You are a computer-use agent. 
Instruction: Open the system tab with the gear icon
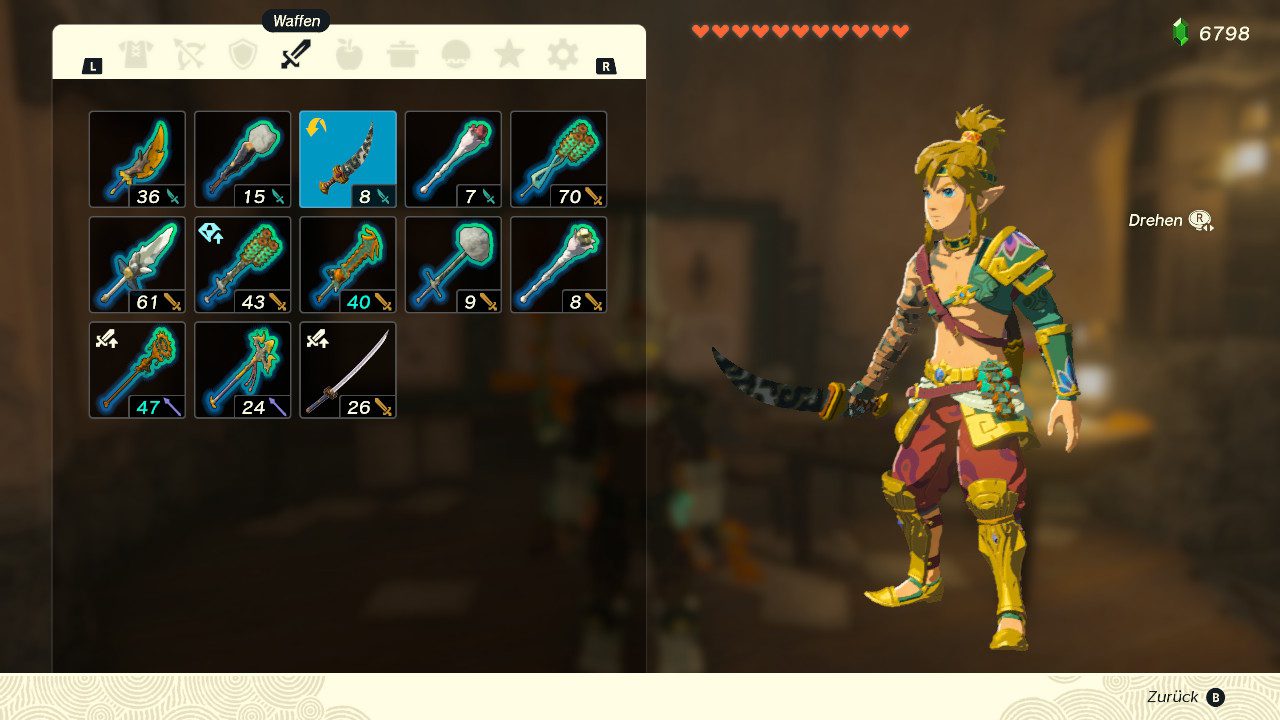point(562,54)
